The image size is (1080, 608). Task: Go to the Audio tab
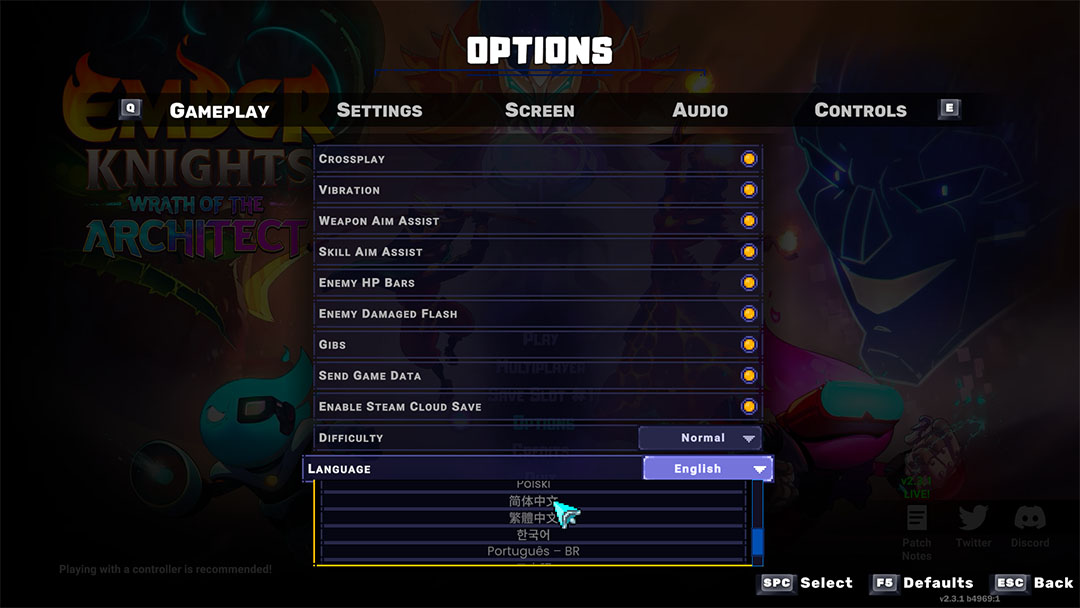[700, 110]
